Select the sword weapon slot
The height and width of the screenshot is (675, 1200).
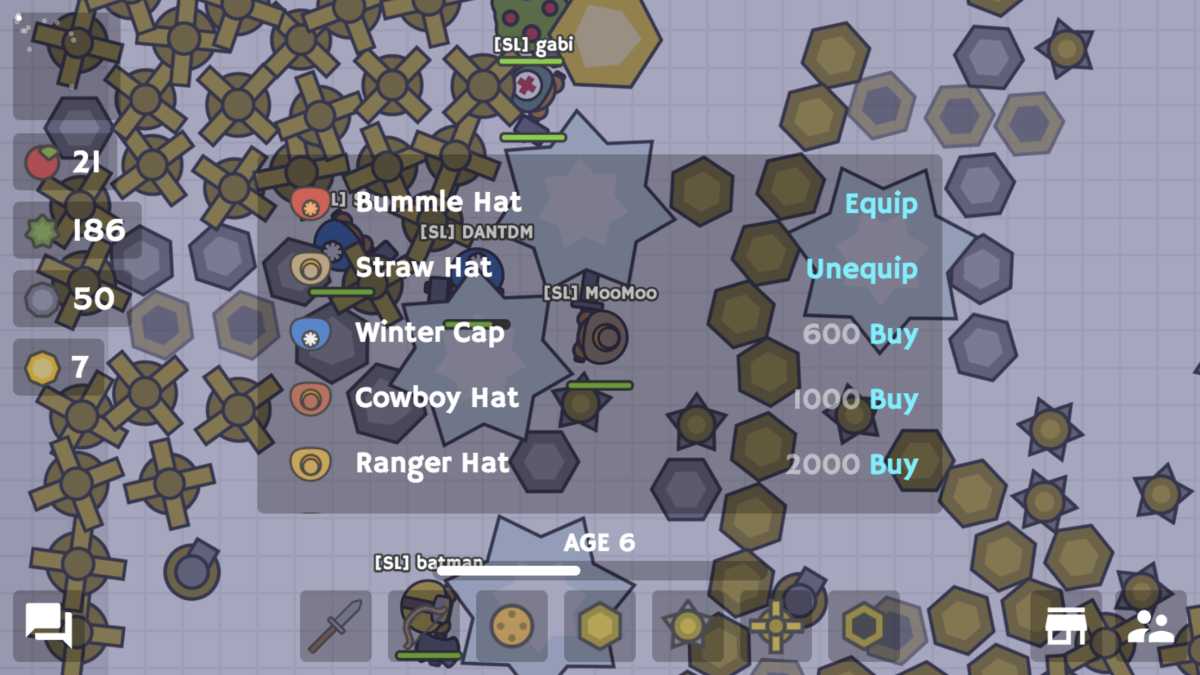(x=336, y=626)
